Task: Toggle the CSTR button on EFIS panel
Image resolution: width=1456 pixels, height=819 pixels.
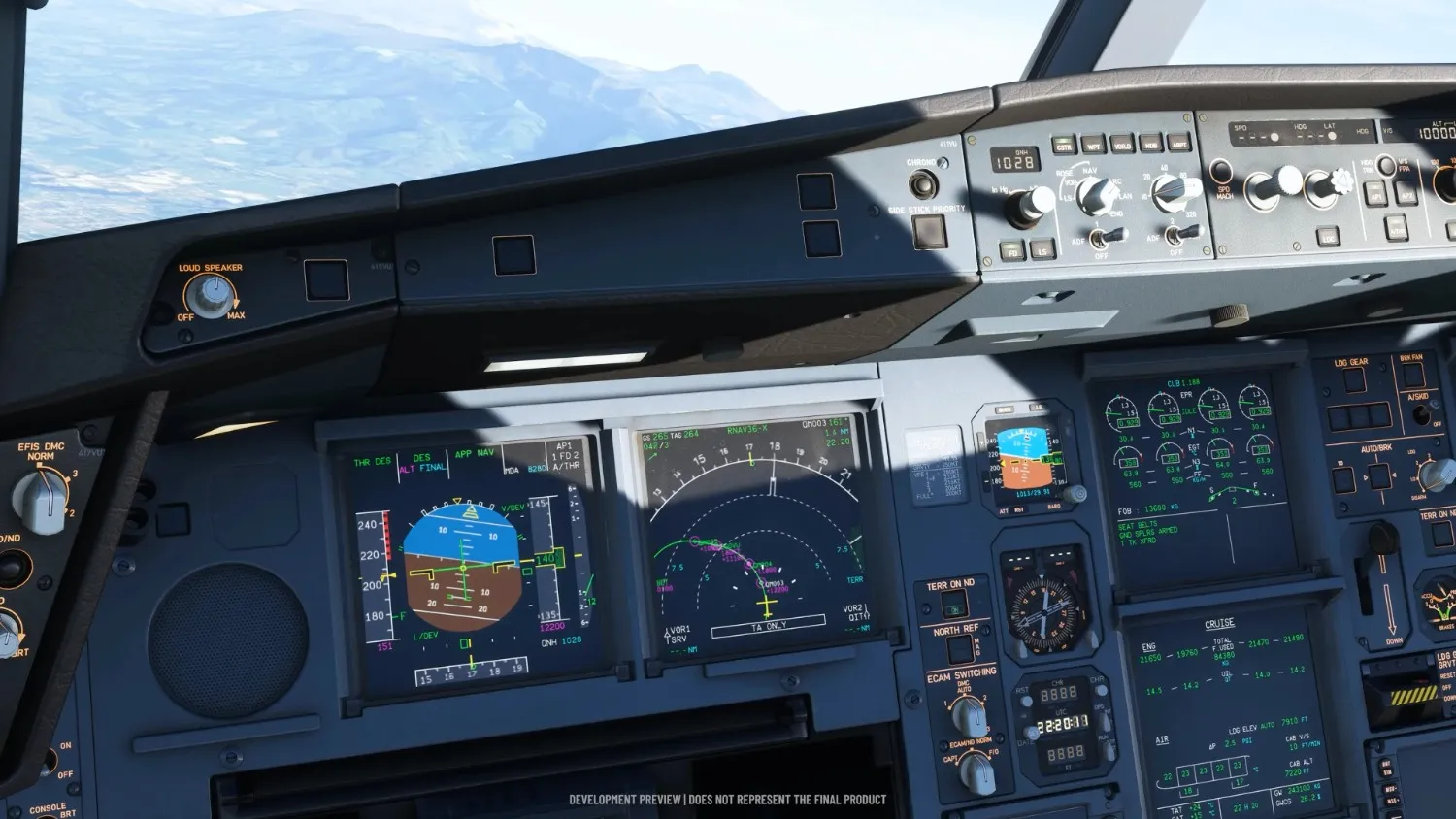Action: point(1064,146)
